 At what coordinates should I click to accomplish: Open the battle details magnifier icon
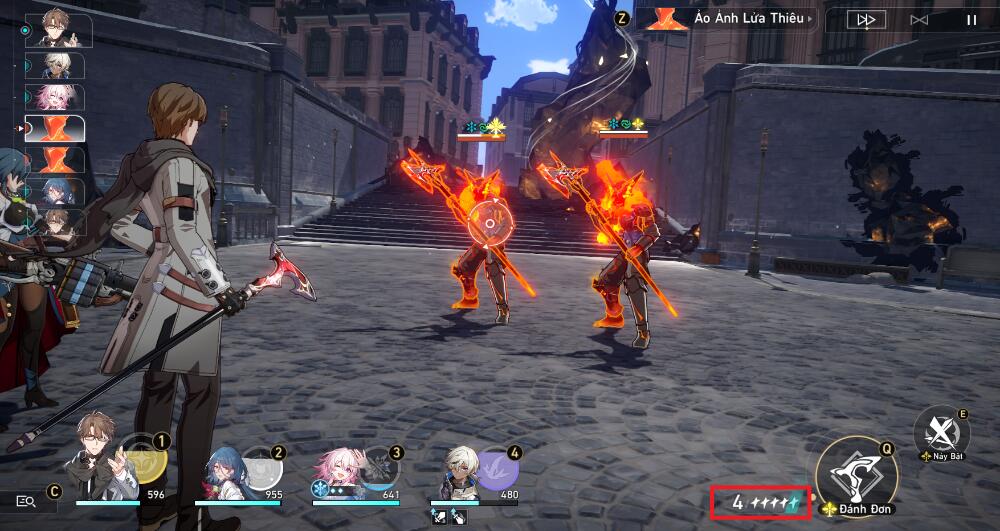pos(27,499)
